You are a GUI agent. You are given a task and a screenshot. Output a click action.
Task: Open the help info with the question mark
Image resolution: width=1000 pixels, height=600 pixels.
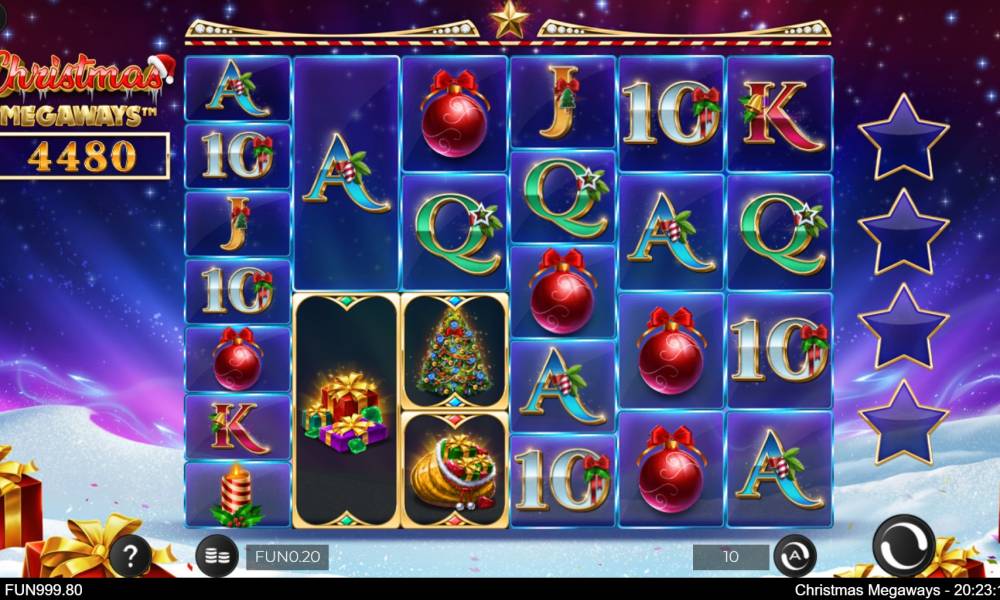(x=129, y=556)
